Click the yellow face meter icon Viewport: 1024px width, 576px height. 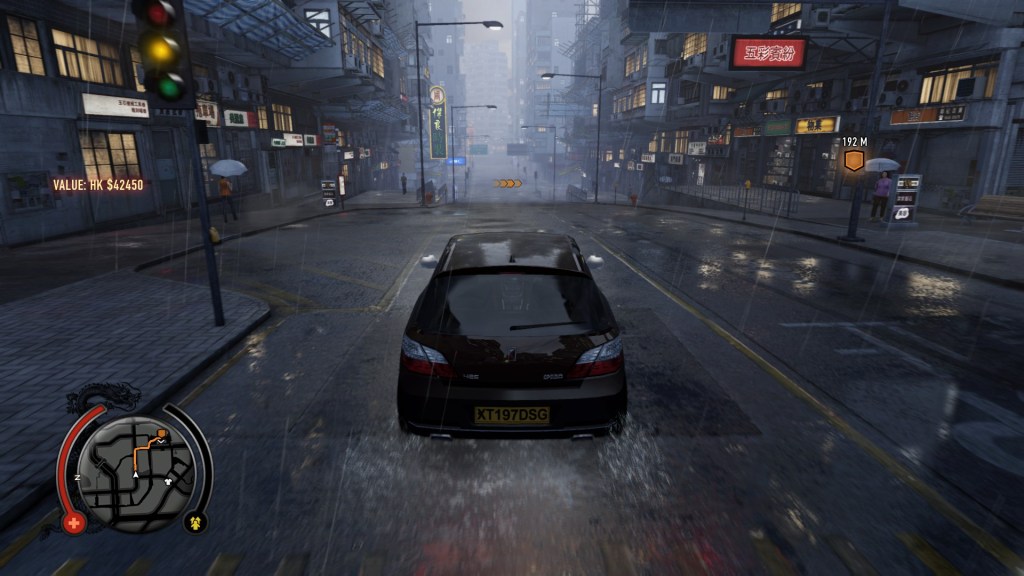coord(194,522)
